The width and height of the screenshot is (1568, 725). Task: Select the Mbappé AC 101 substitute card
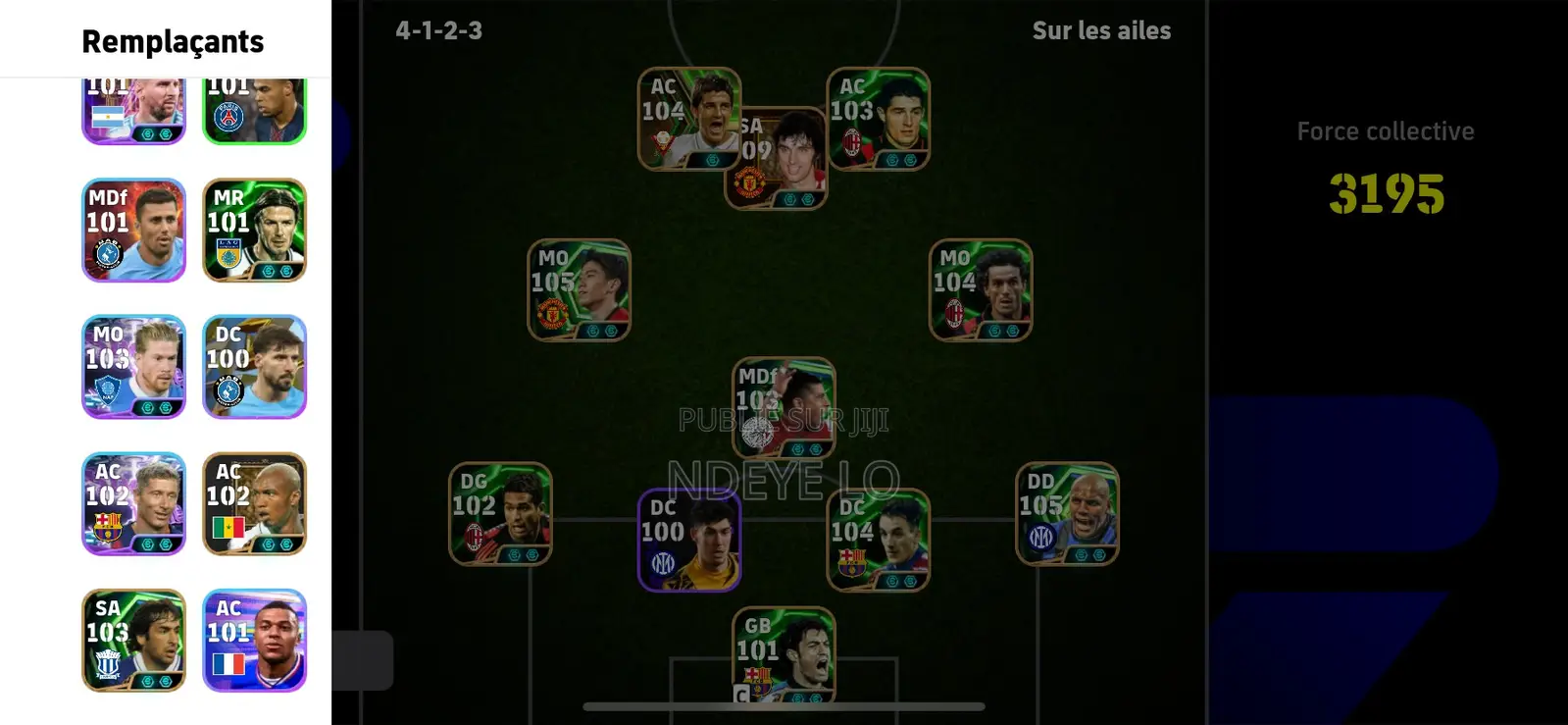254,641
